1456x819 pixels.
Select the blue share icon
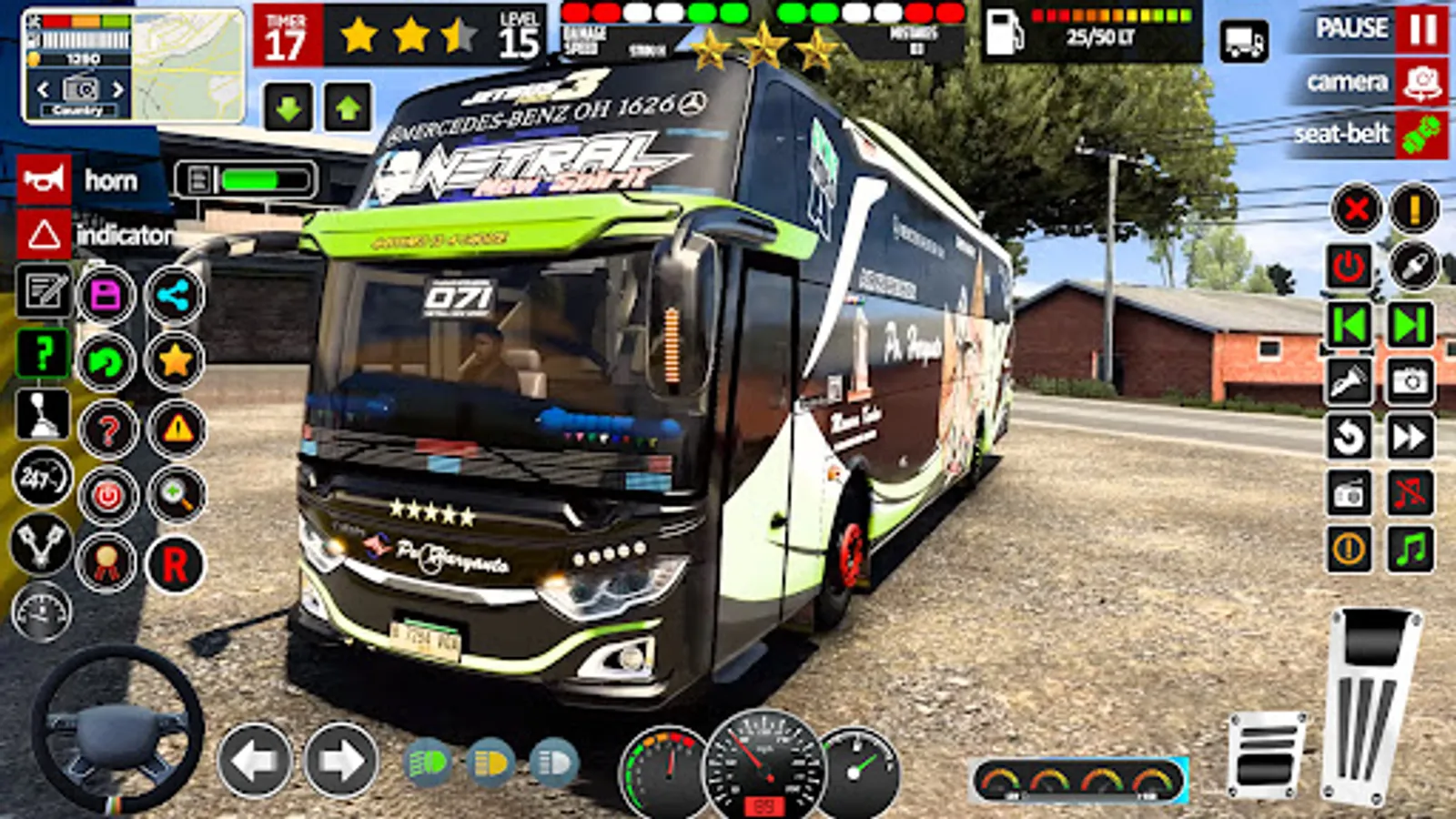click(x=174, y=296)
